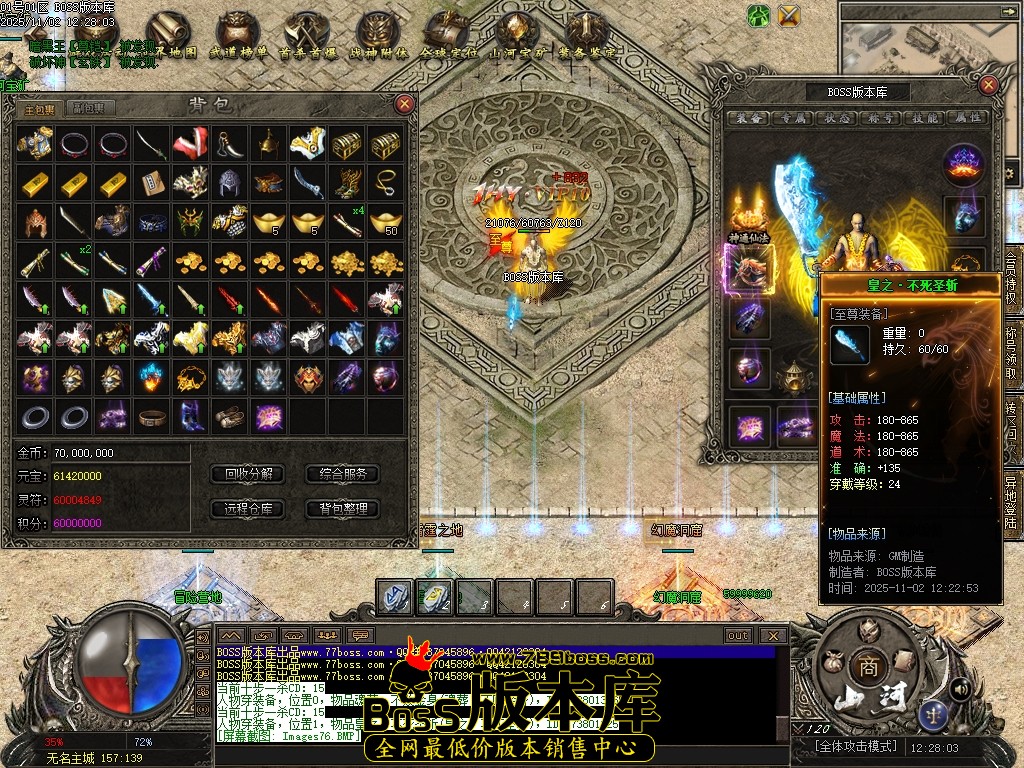Viewport: 1024px width, 768px height.
Task: Switch to the 技能 skills tab
Action: (x=924, y=118)
